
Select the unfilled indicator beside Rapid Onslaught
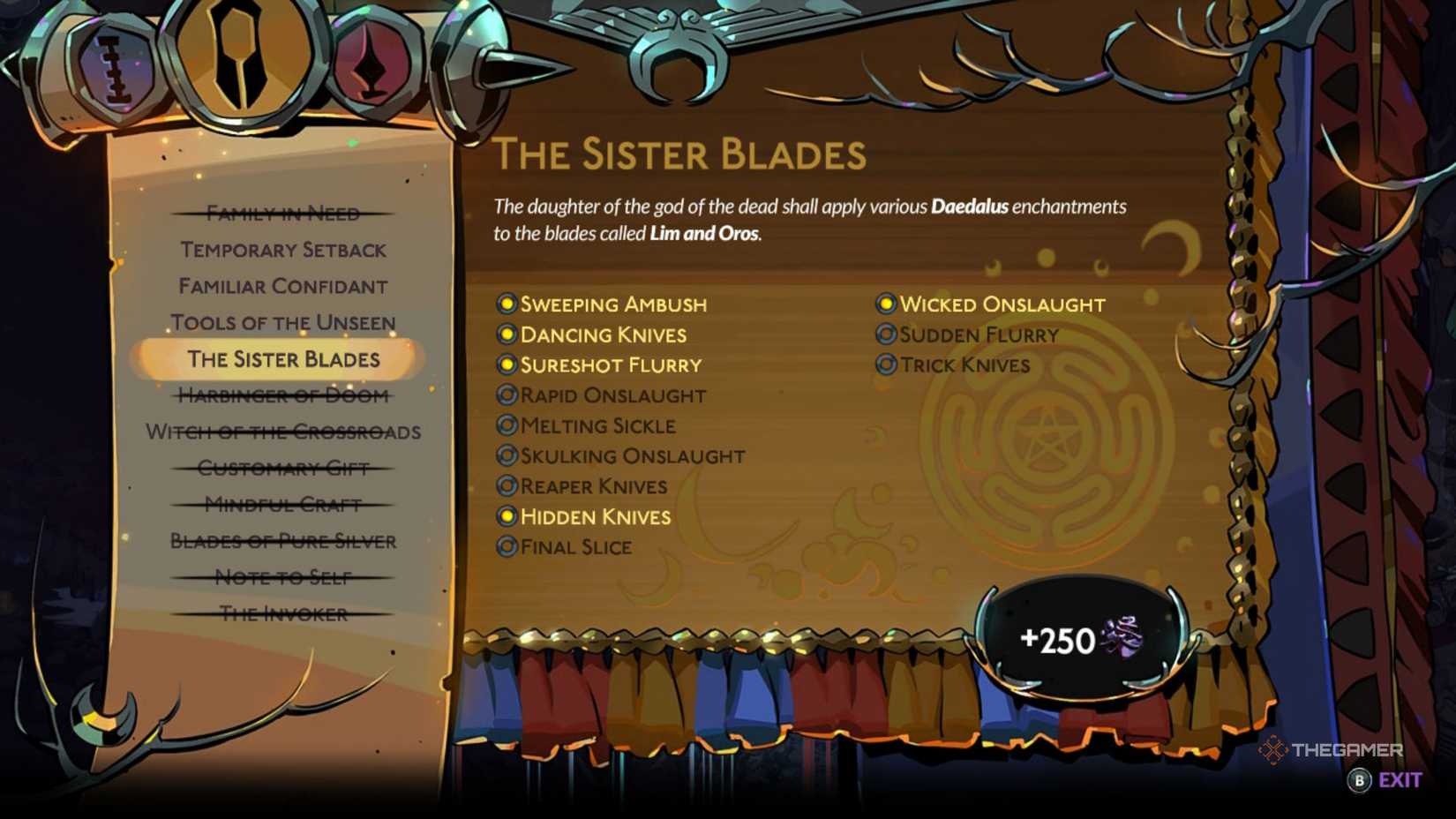(506, 394)
